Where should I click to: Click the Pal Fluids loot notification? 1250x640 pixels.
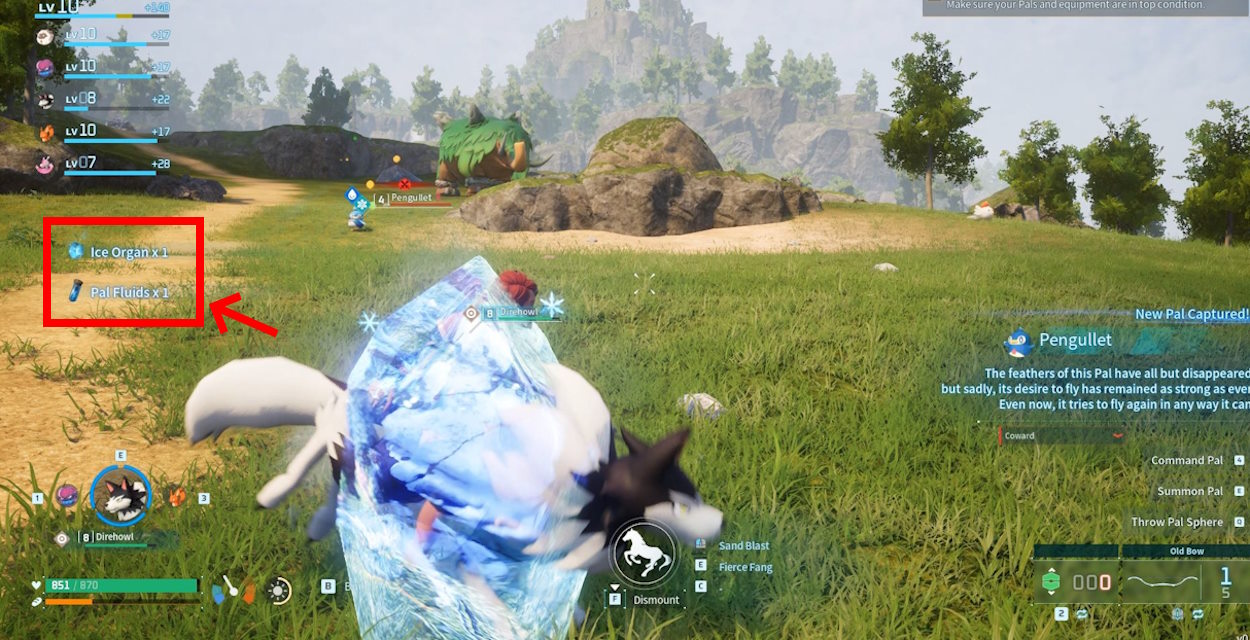click(x=118, y=293)
